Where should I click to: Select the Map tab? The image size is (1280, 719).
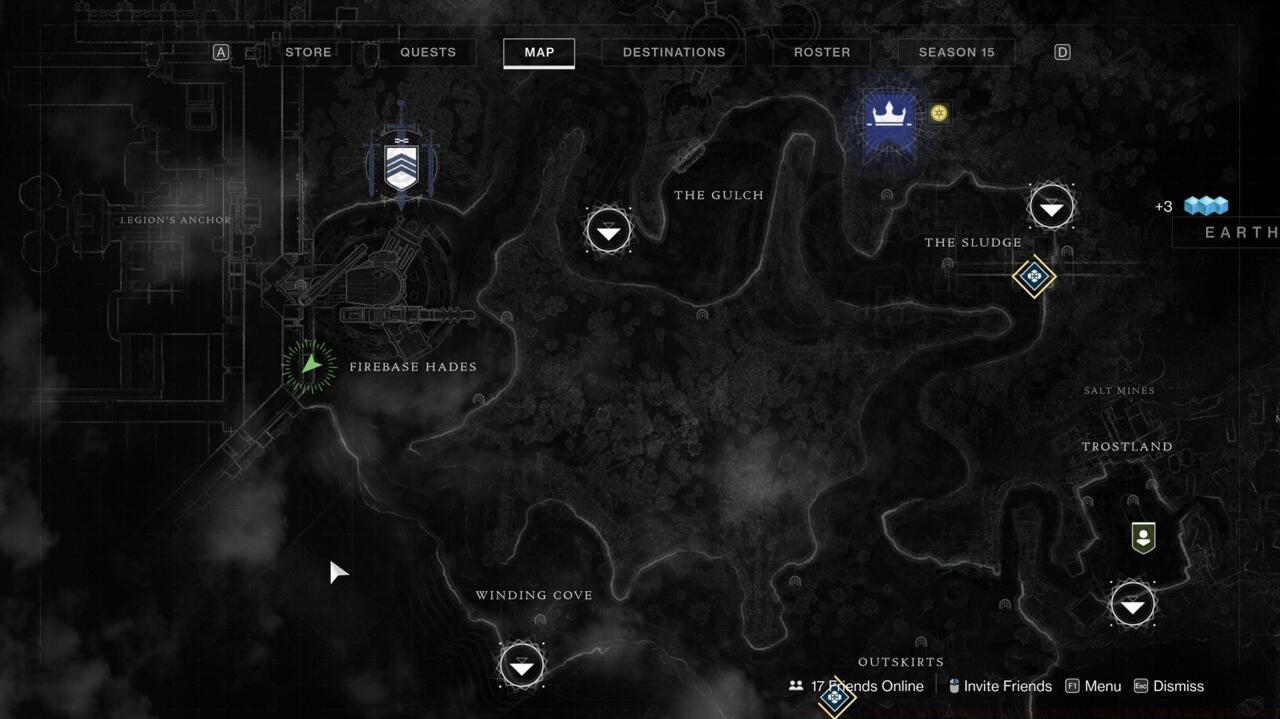point(539,52)
